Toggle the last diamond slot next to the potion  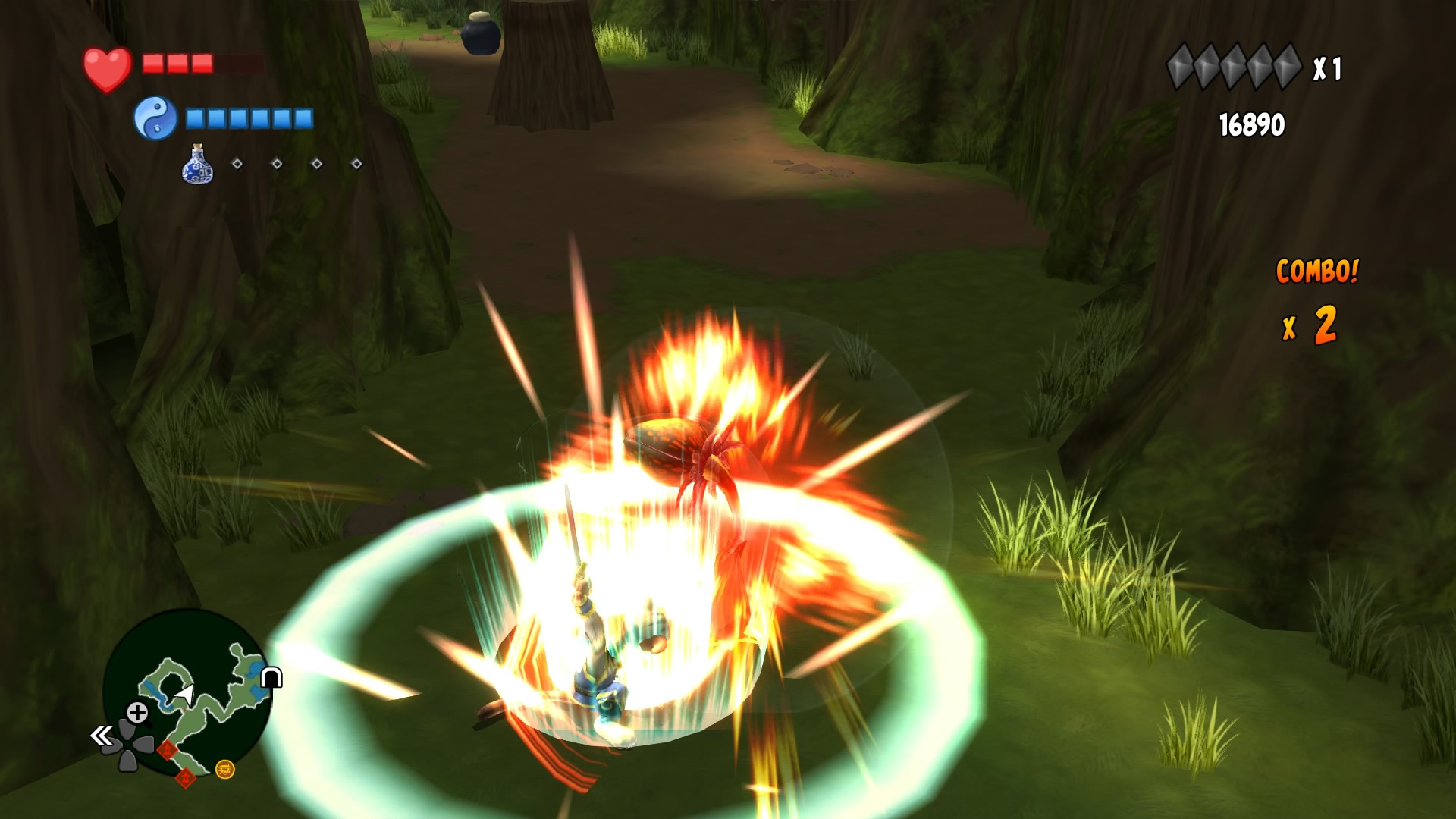pyautogui.click(x=356, y=164)
